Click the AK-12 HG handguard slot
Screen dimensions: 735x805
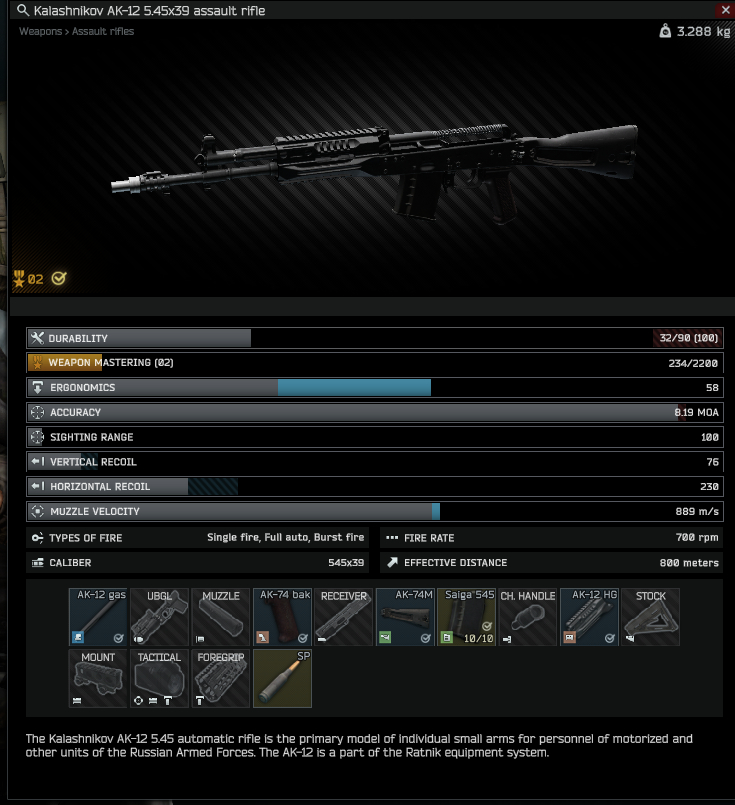(589, 617)
